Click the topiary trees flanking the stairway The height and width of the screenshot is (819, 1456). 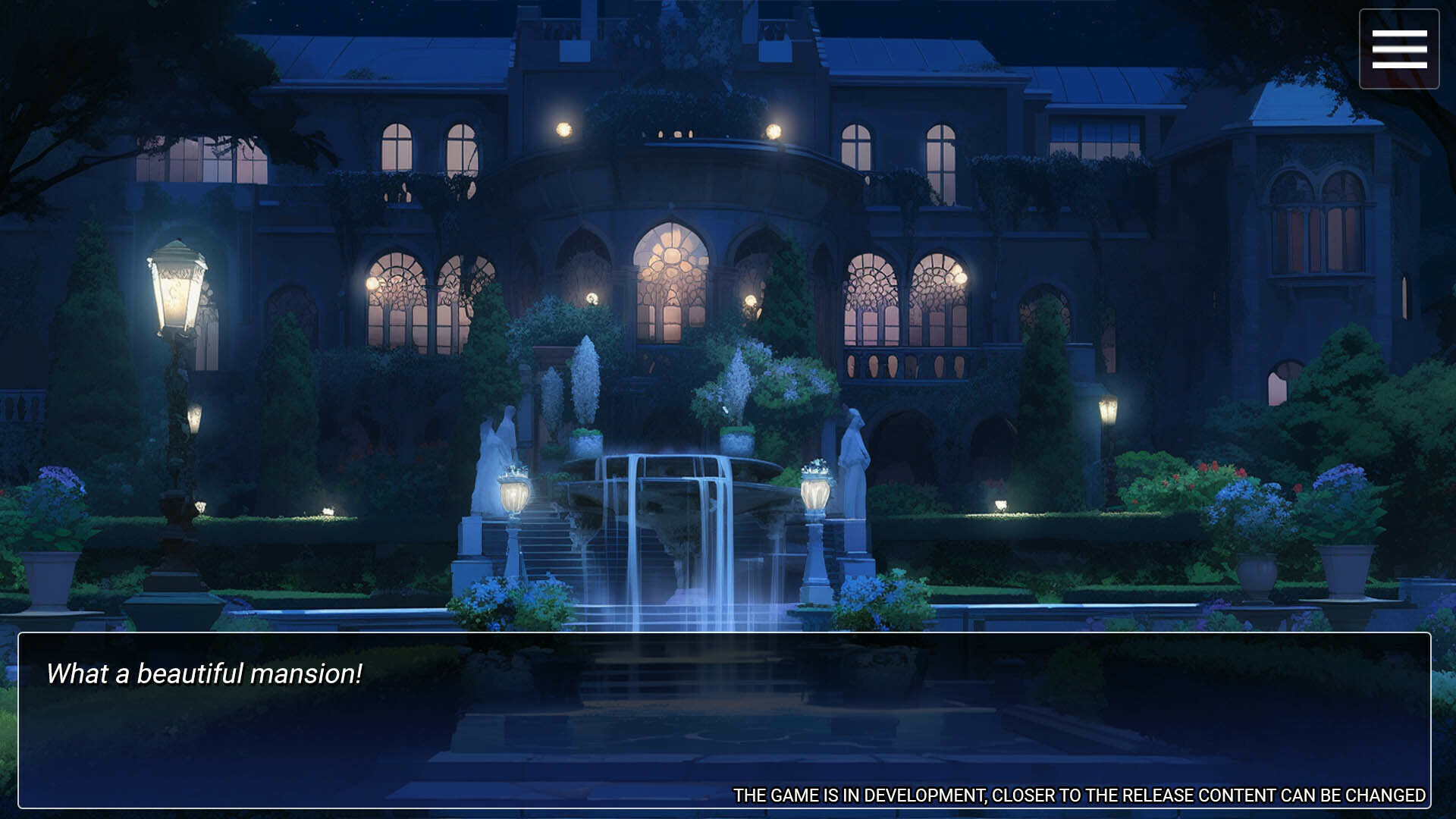click(x=588, y=379)
